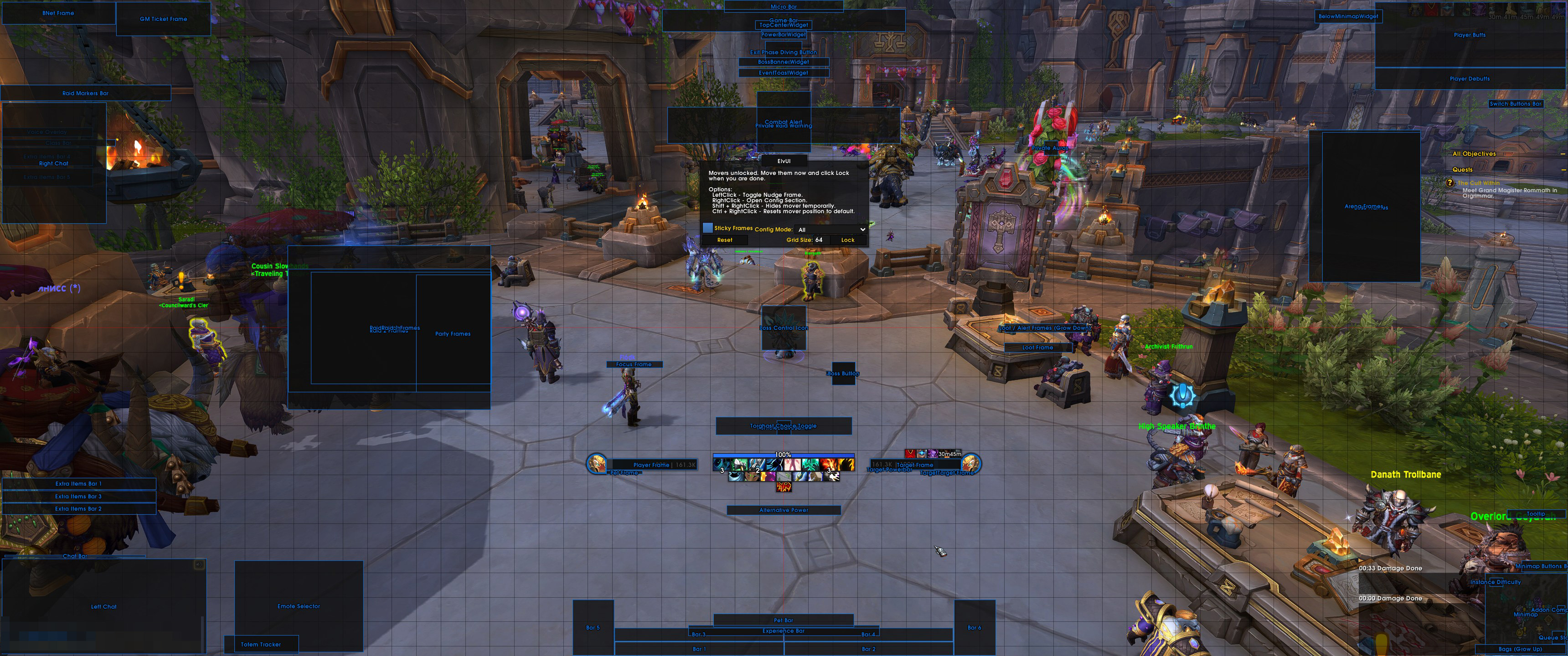
Task: Lock the ElvUI movers
Action: [x=847, y=241]
